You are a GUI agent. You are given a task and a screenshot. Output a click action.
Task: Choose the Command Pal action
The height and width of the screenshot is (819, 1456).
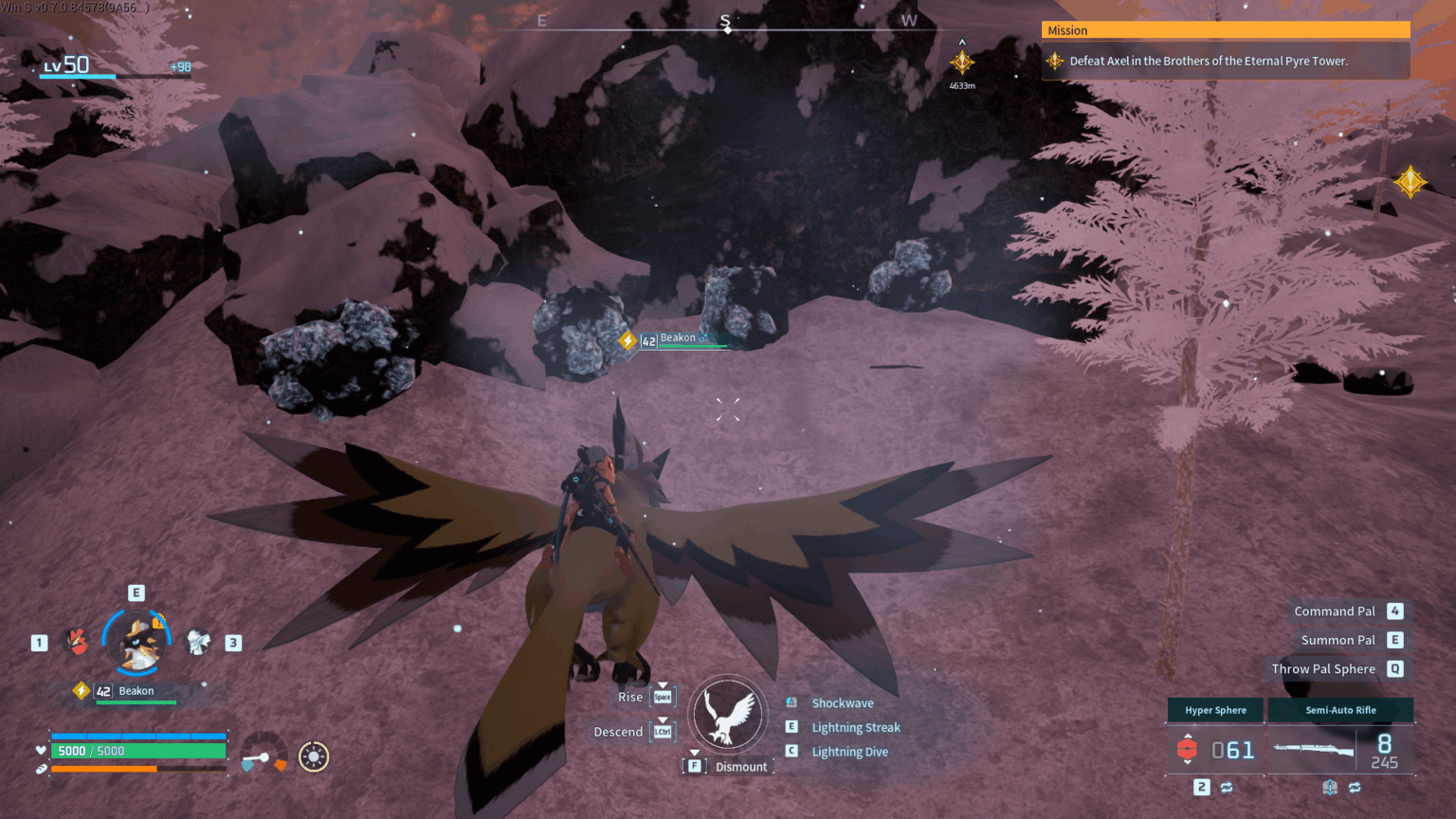[x=1335, y=611]
